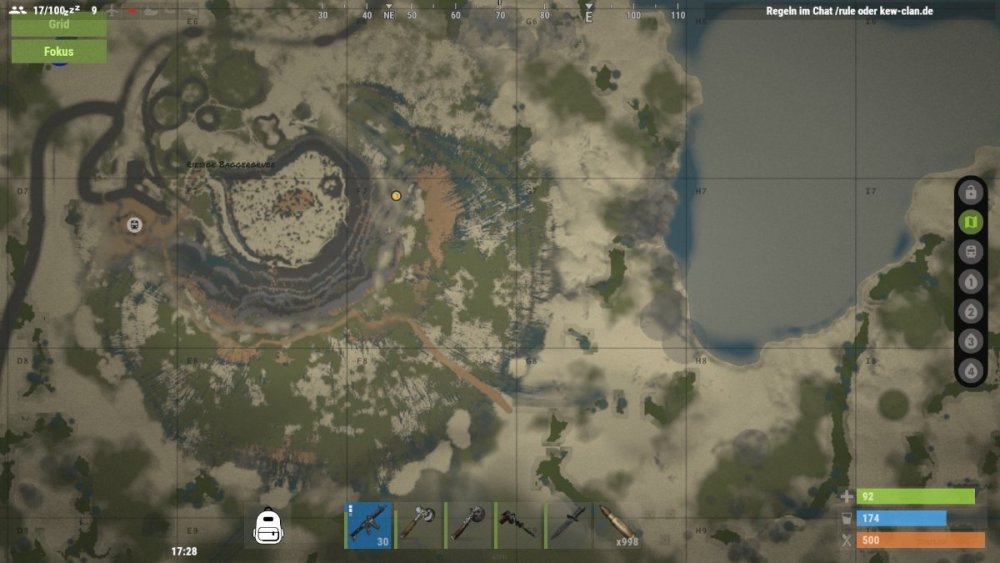Toggle the green map icon in the sidebar
The height and width of the screenshot is (563, 1000).
pyautogui.click(x=969, y=222)
